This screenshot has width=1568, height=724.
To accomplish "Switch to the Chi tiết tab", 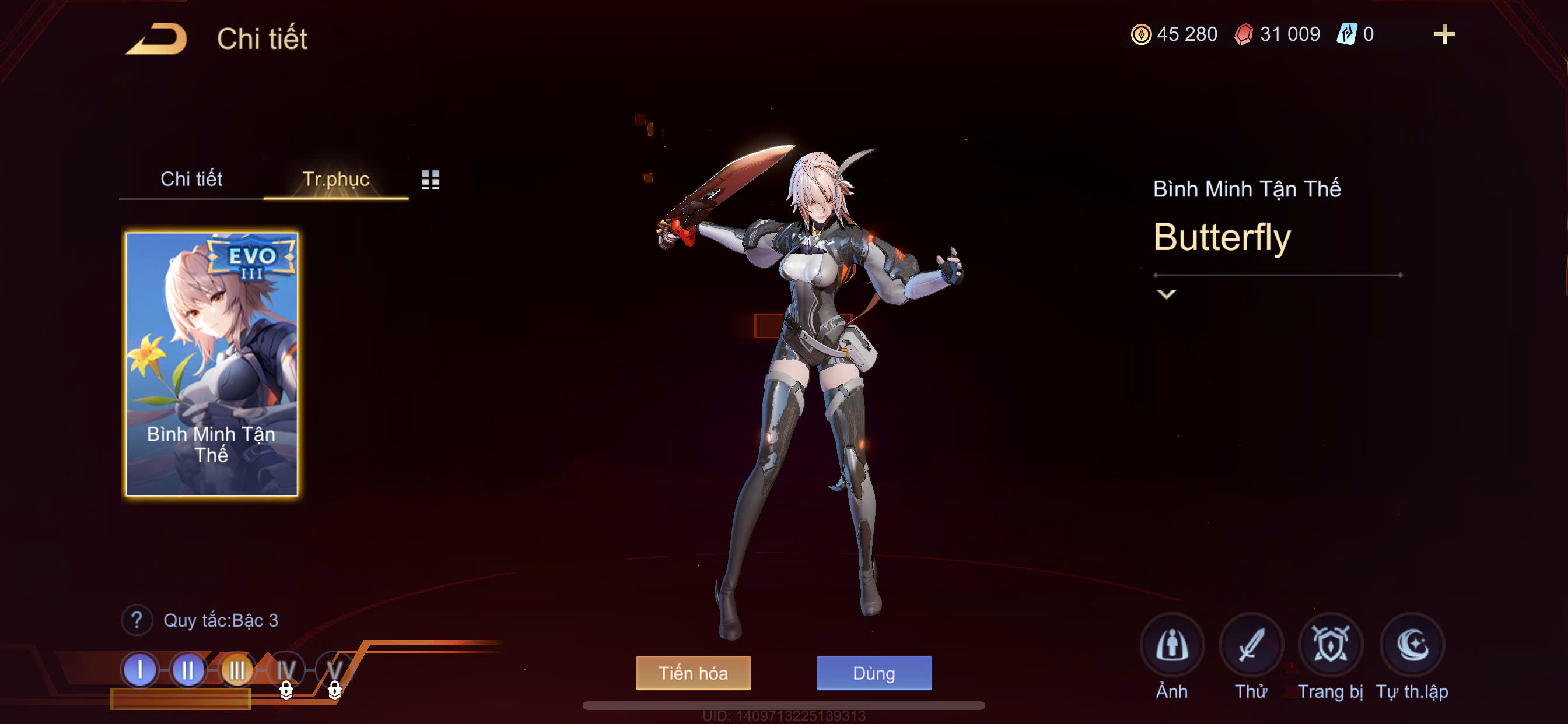I will tap(191, 179).
